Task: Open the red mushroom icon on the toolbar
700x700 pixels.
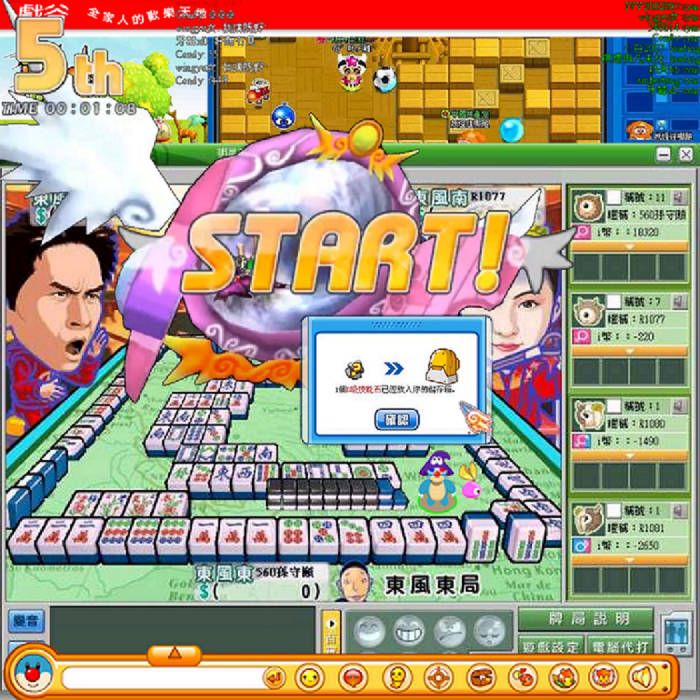Action: point(351,677)
